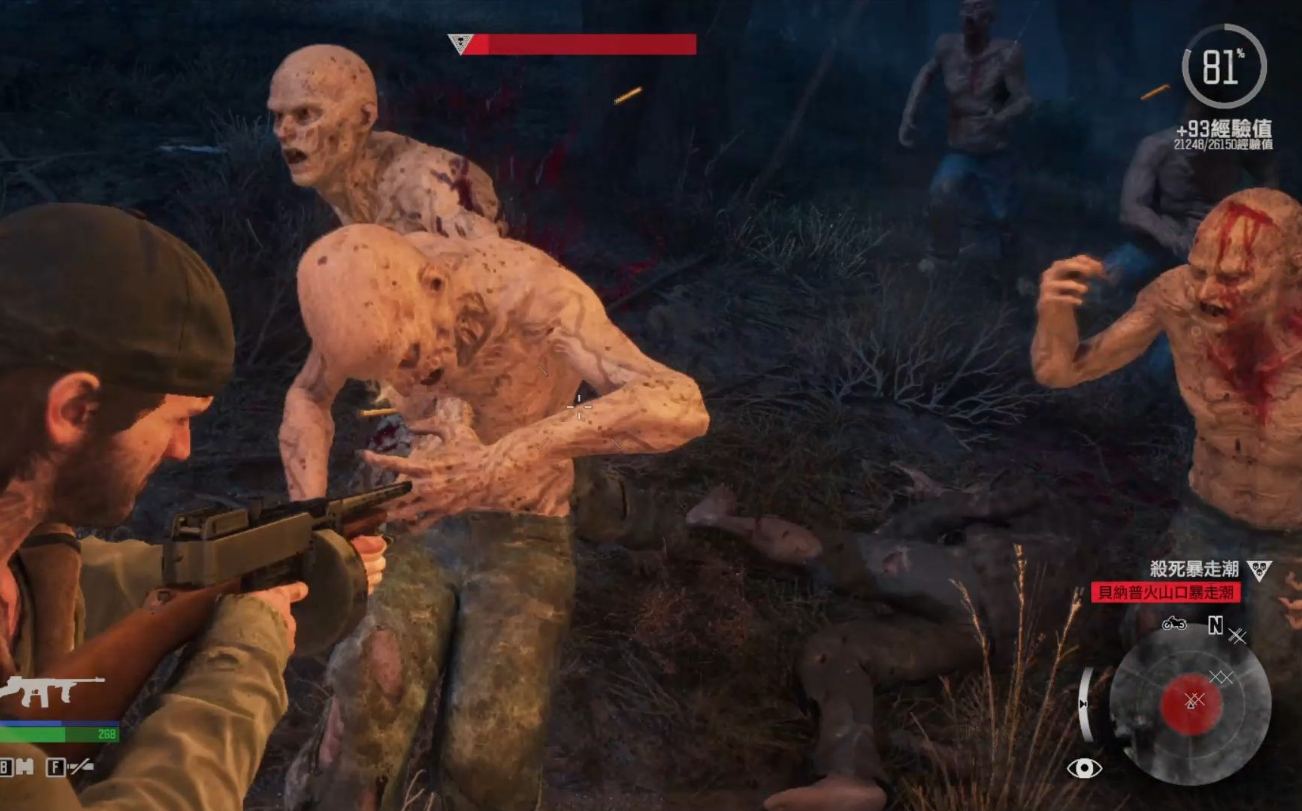Click the eye visibility indicator icon
The height and width of the screenshot is (811, 1302).
(x=1084, y=767)
